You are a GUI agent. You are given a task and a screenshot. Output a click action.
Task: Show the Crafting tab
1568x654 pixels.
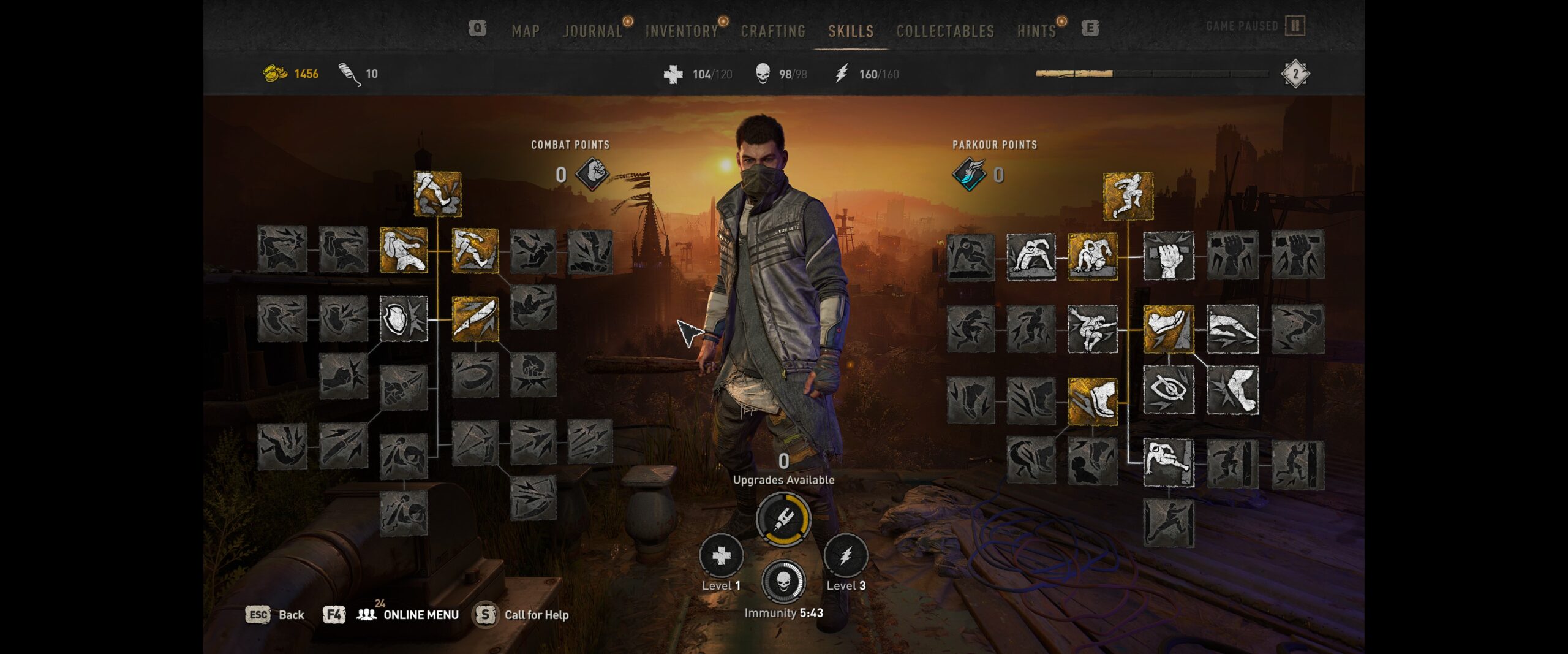coord(773,31)
